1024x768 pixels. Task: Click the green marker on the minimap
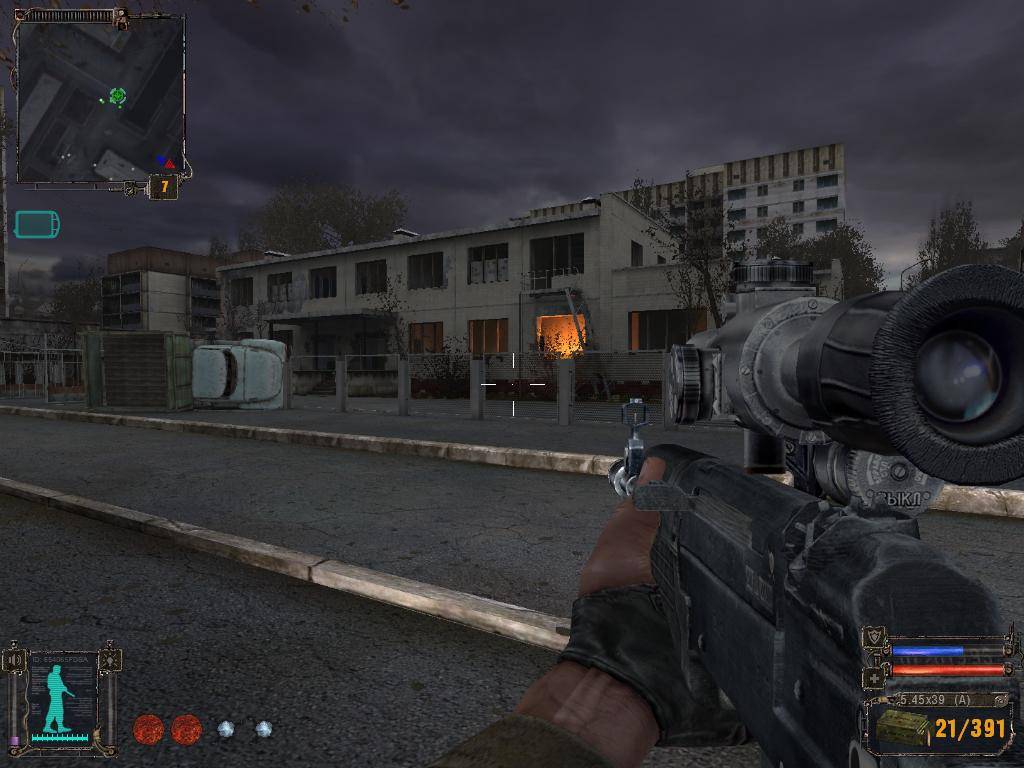[117, 96]
